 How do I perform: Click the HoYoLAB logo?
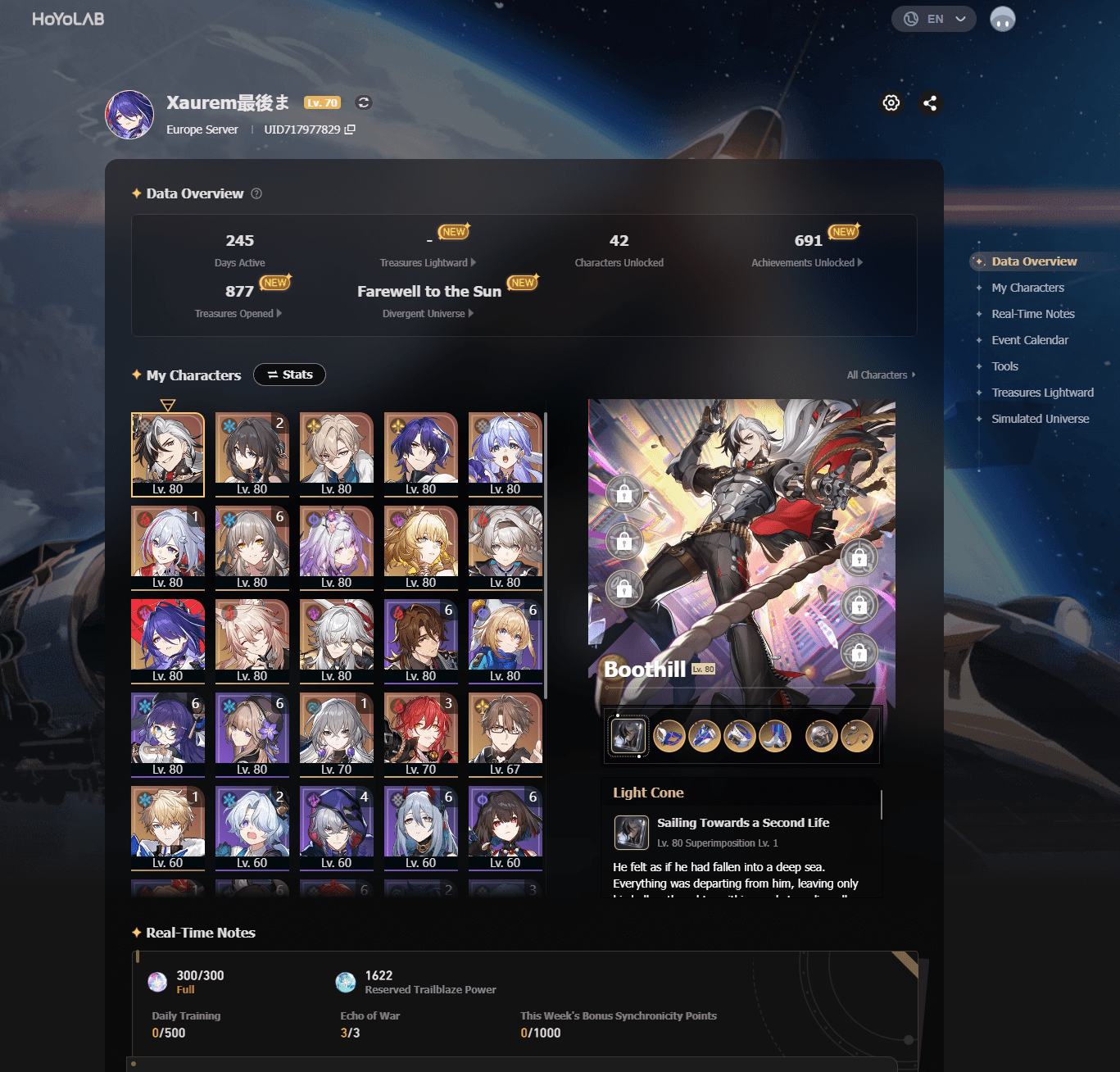[69, 18]
